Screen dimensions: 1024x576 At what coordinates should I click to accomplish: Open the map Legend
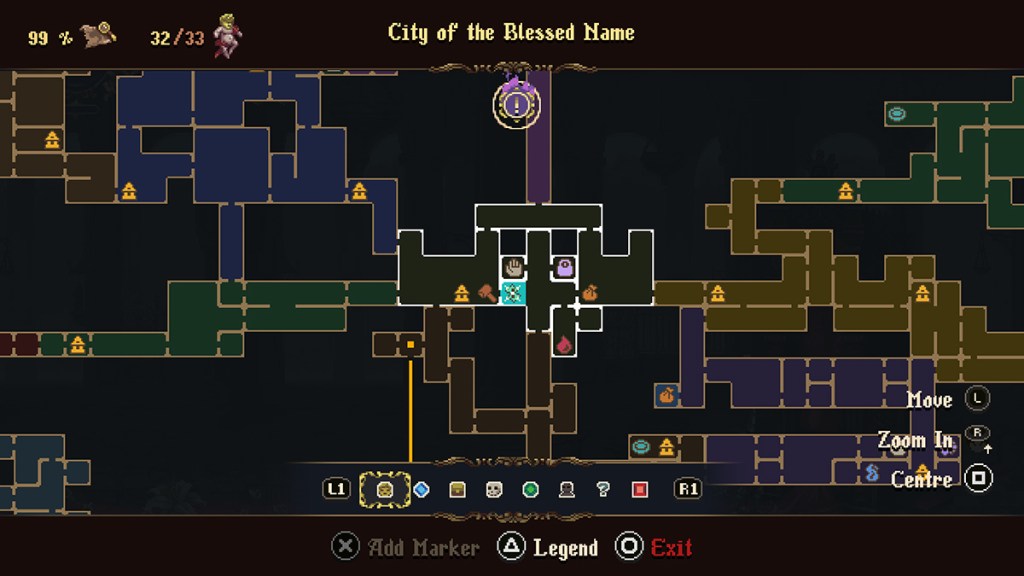coord(550,547)
